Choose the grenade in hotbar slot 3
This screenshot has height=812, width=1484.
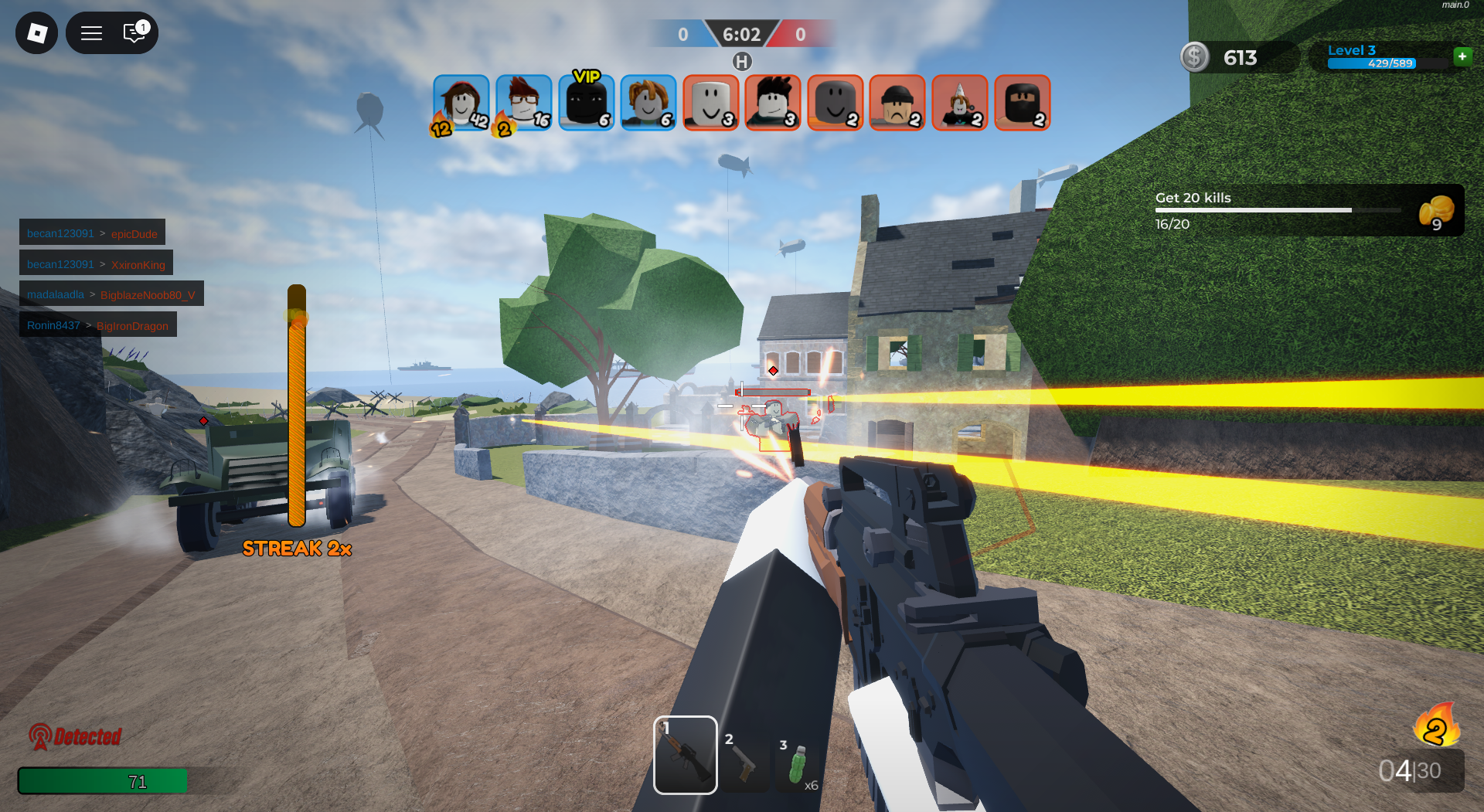click(x=798, y=765)
